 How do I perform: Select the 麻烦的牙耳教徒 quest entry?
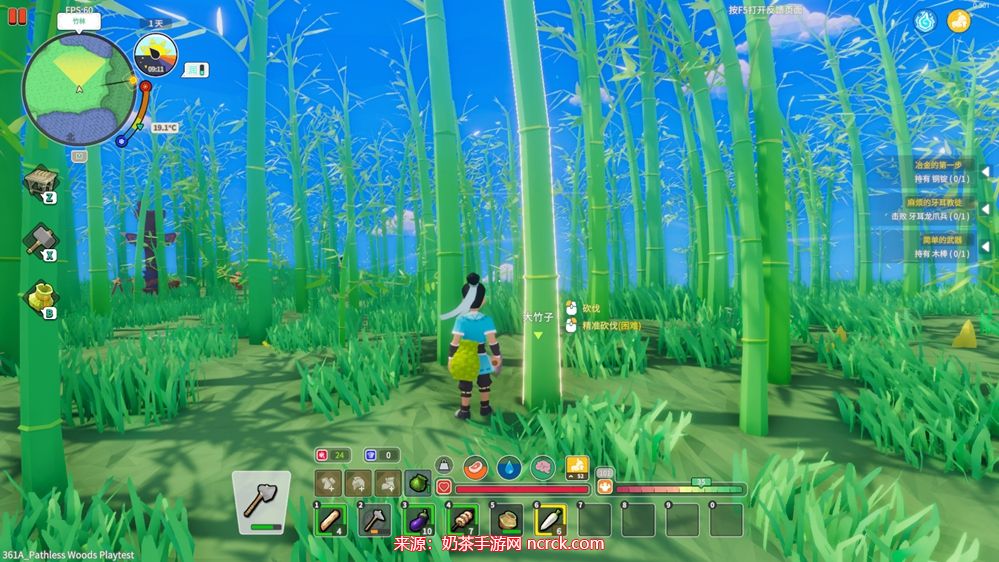939,209
